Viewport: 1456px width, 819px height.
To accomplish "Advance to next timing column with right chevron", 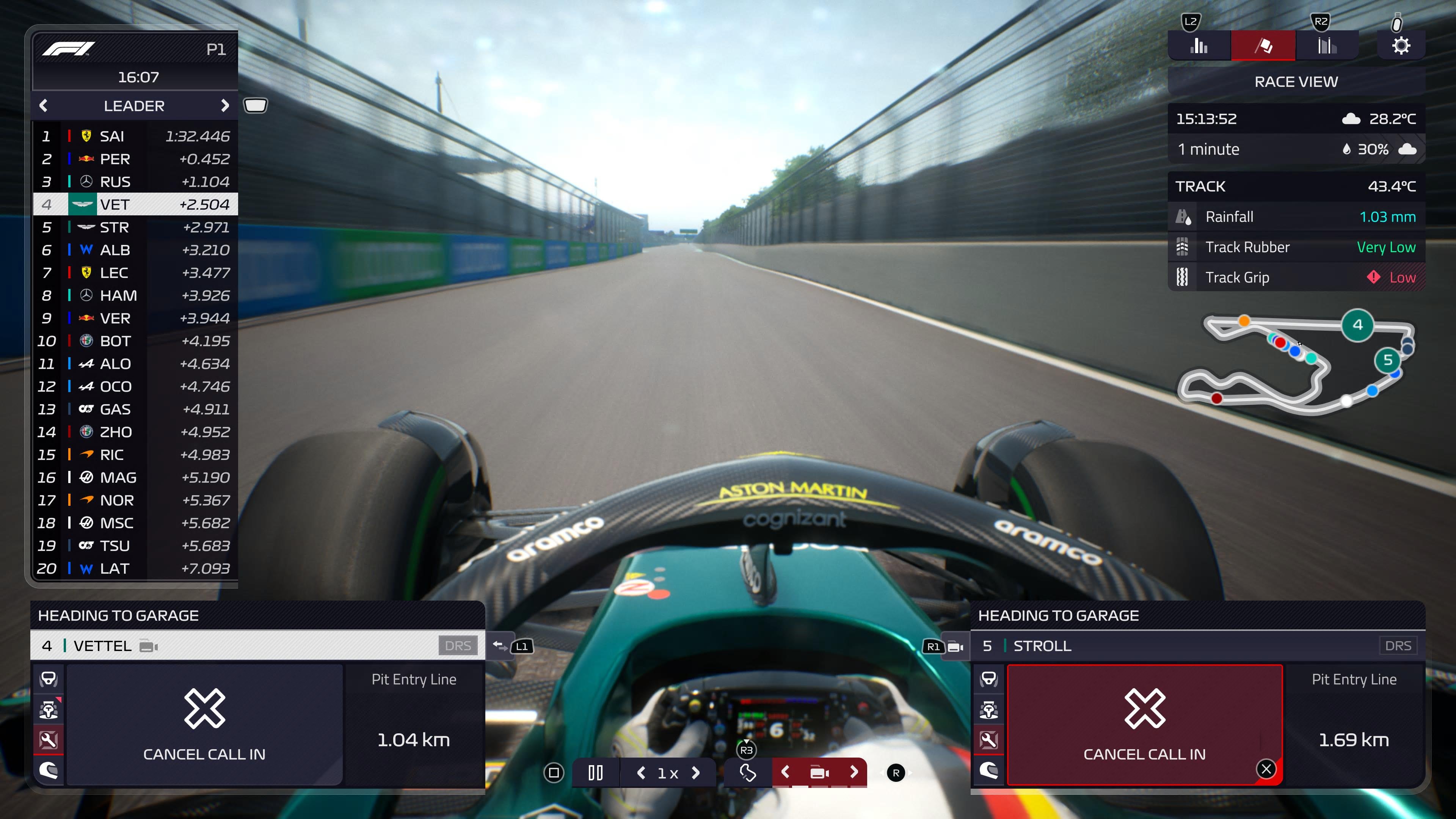I will (226, 105).
